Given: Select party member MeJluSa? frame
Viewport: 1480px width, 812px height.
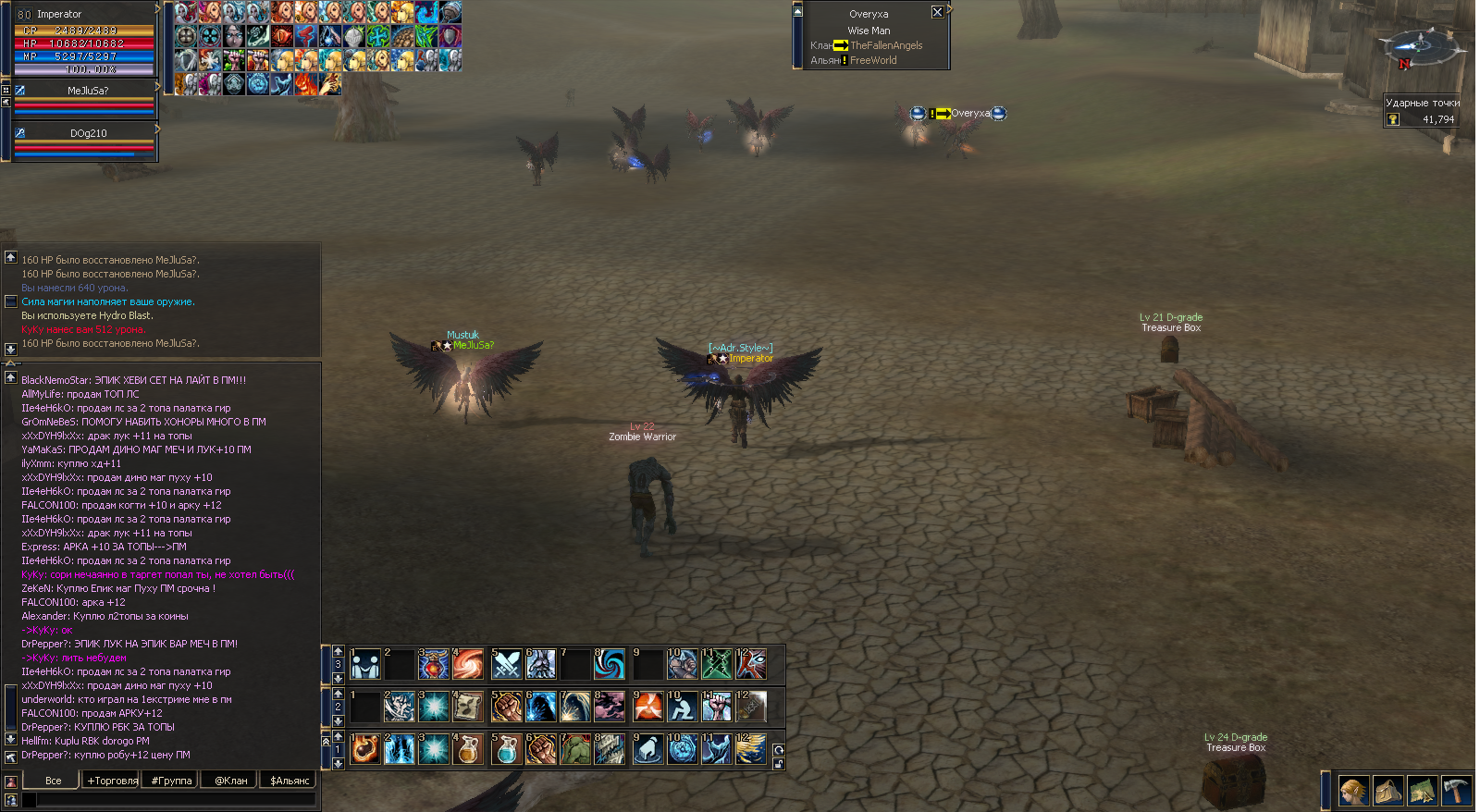Looking at the screenshot, I should 87,98.
